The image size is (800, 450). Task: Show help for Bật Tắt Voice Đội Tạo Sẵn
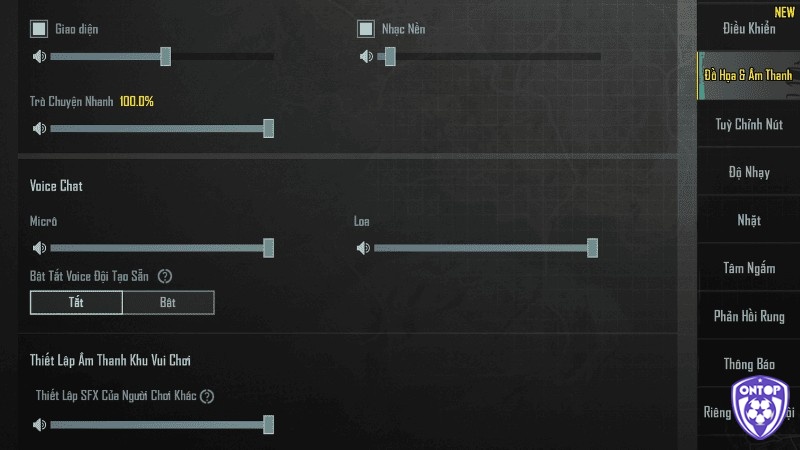pyautogui.click(x=166, y=276)
